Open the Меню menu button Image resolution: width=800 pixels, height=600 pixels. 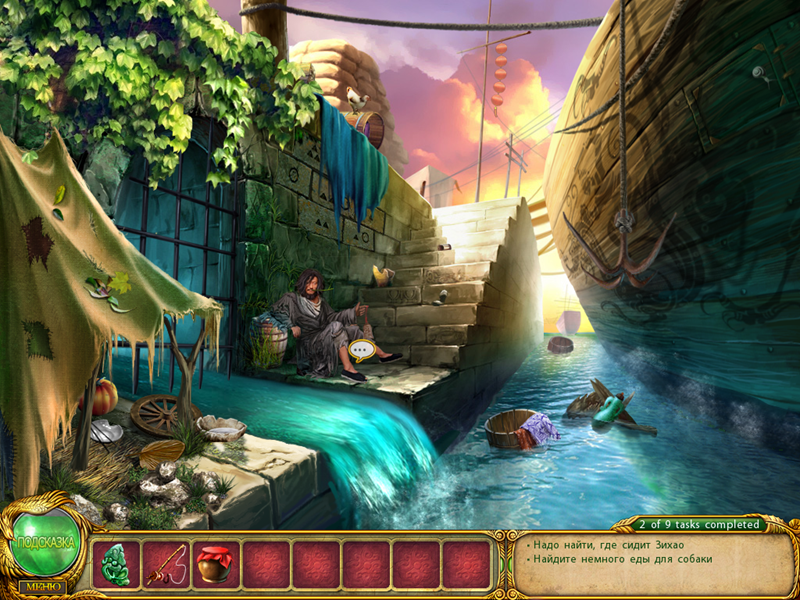(x=41, y=586)
